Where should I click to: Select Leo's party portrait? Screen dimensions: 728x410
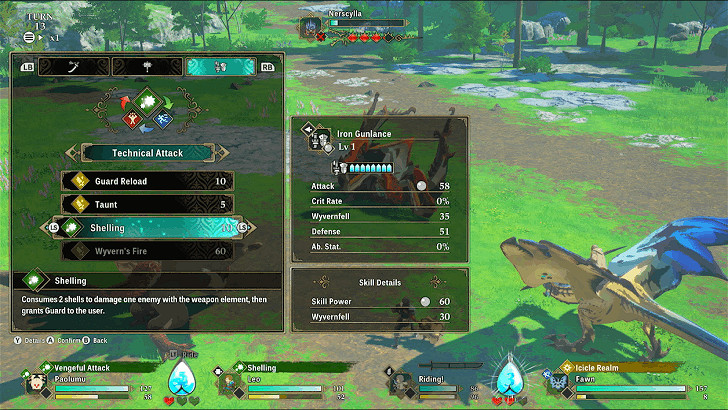click(229, 383)
